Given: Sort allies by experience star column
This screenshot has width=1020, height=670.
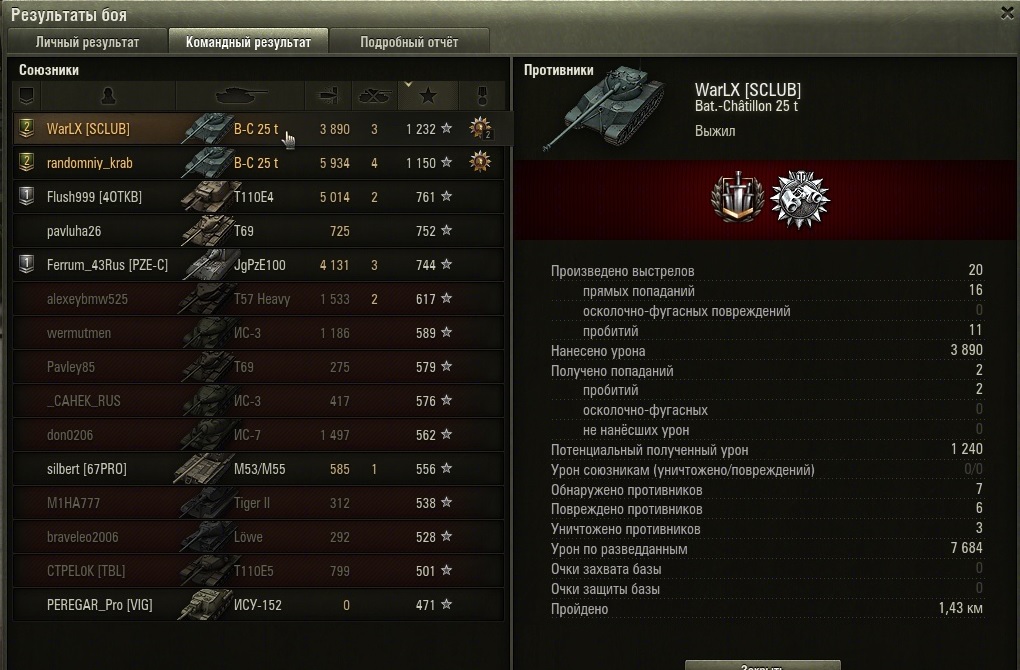Looking at the screenshot, I should point(428,96).
